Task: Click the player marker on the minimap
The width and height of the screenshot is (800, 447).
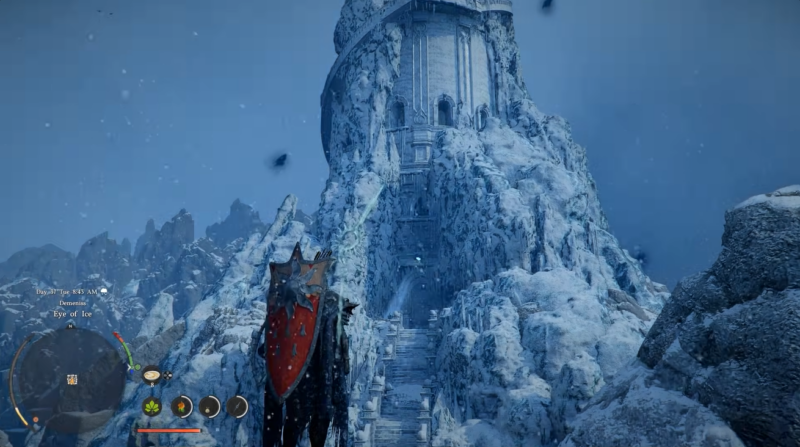Action: [72, 380]
